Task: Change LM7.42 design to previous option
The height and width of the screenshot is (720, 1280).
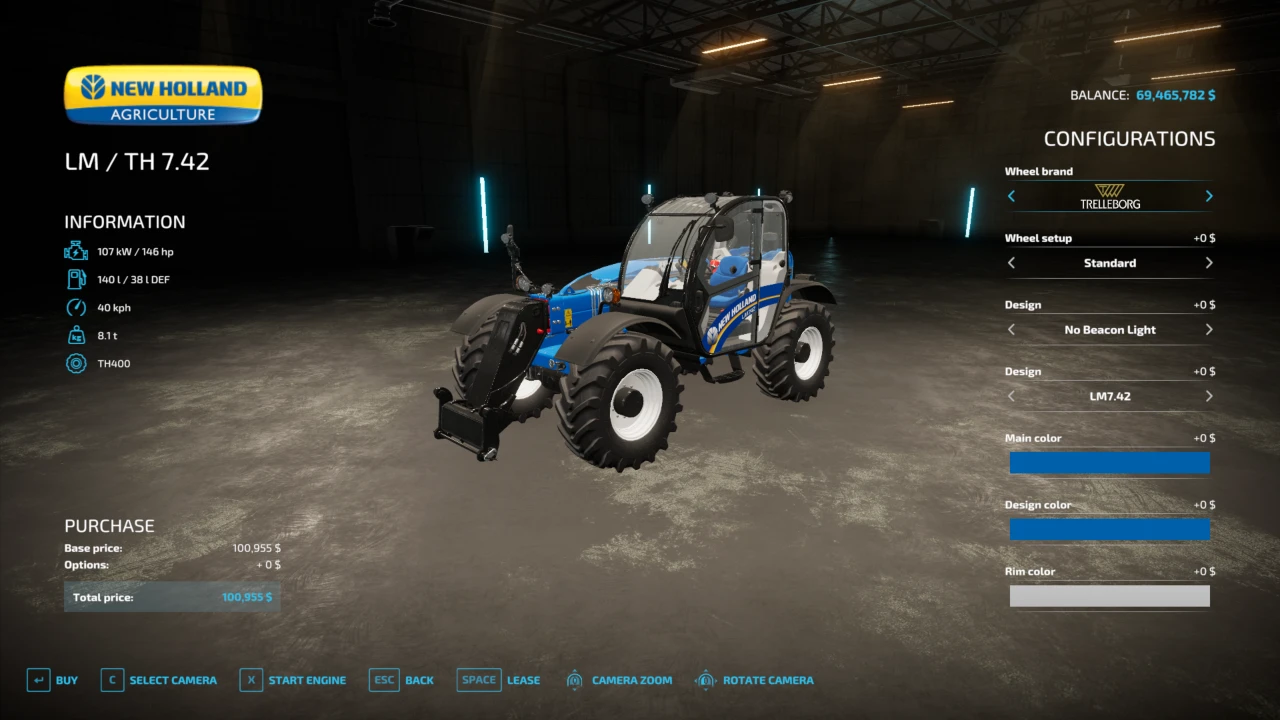Action: click(1011, 396)
